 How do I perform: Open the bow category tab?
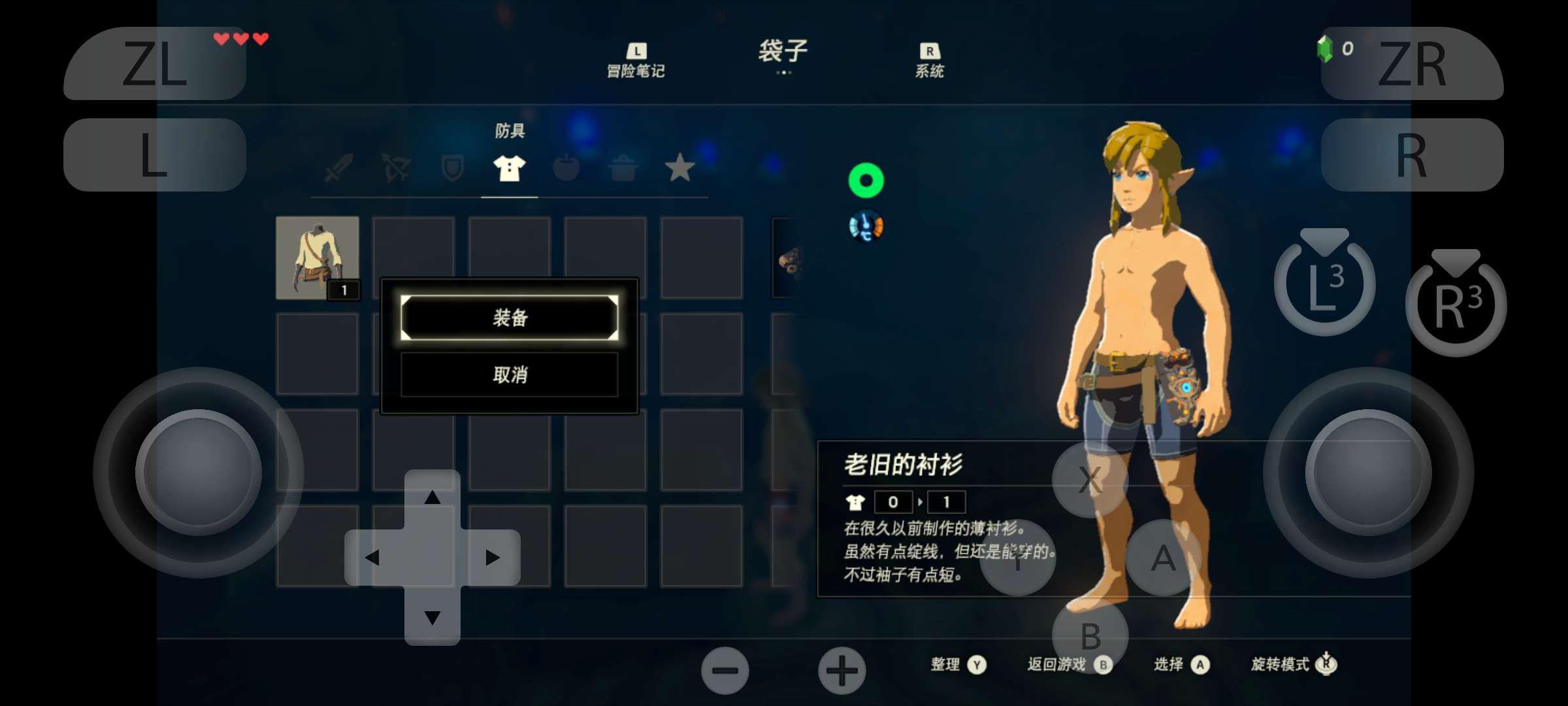[396, 168]
